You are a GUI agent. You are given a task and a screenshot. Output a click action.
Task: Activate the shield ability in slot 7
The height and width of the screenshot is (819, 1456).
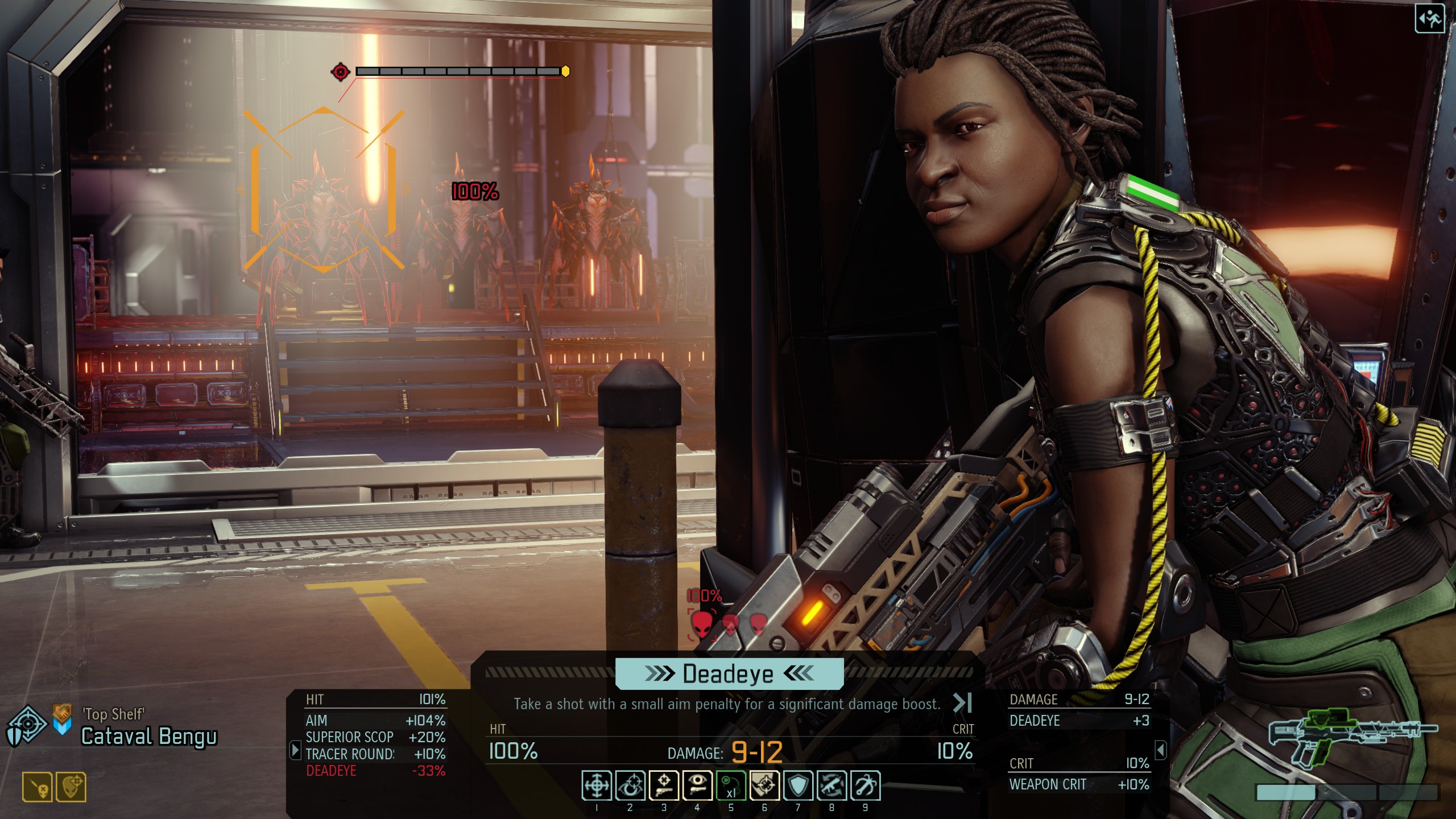point(798,785)
